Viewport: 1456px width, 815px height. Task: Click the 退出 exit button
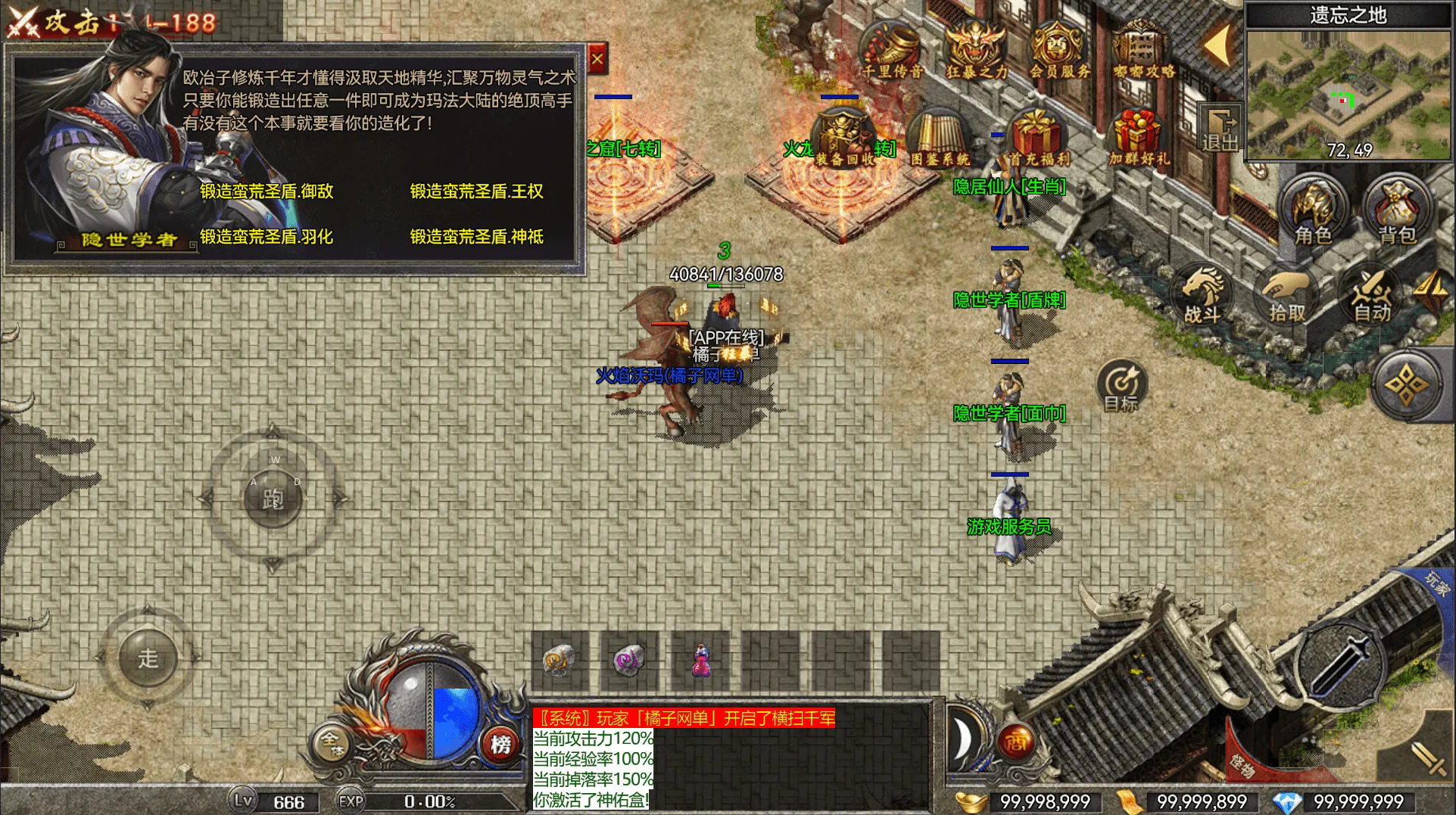(x=1220, y=129)
